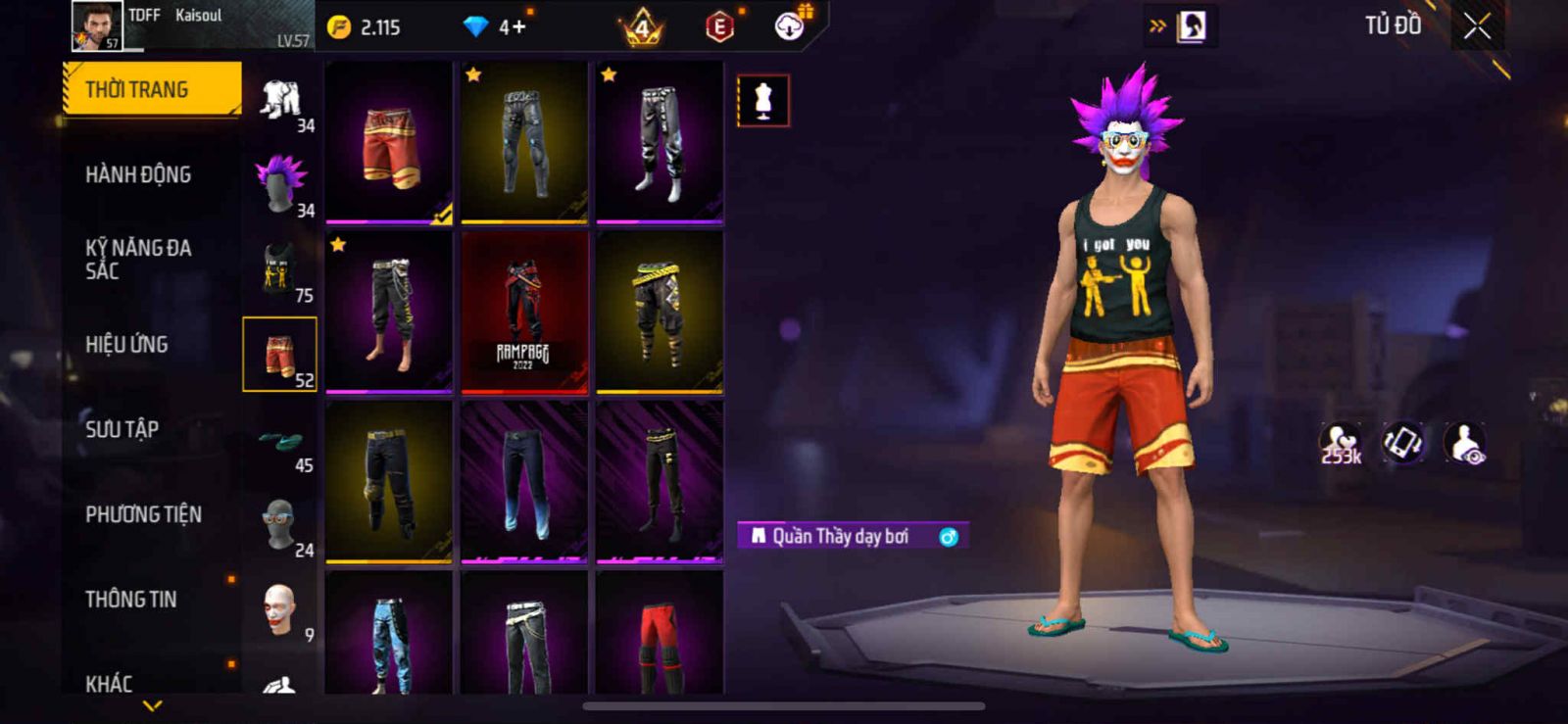
Task: Open the Kỹ Năng Đa Sắc tab
Action: (x=138, y=260)
